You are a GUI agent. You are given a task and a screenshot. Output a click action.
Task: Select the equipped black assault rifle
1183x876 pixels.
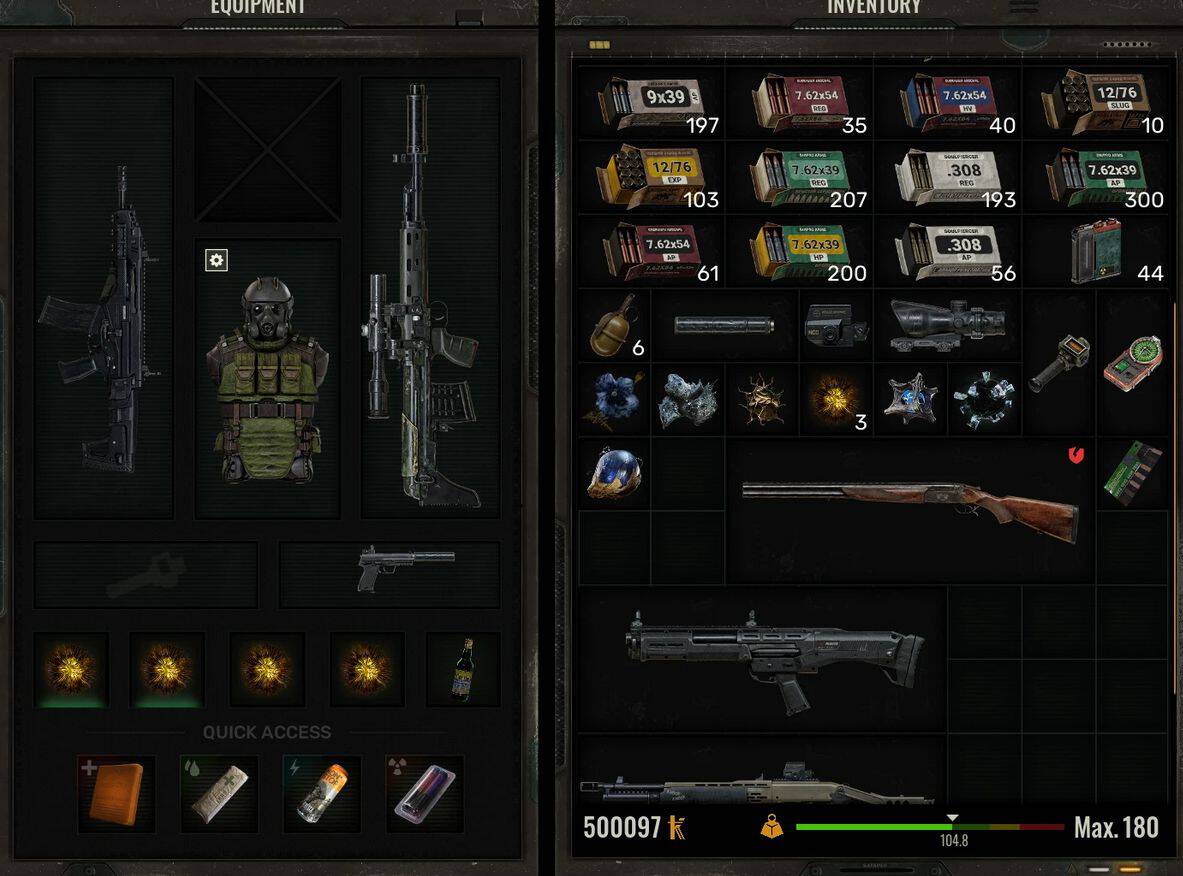tap(103, 320)
